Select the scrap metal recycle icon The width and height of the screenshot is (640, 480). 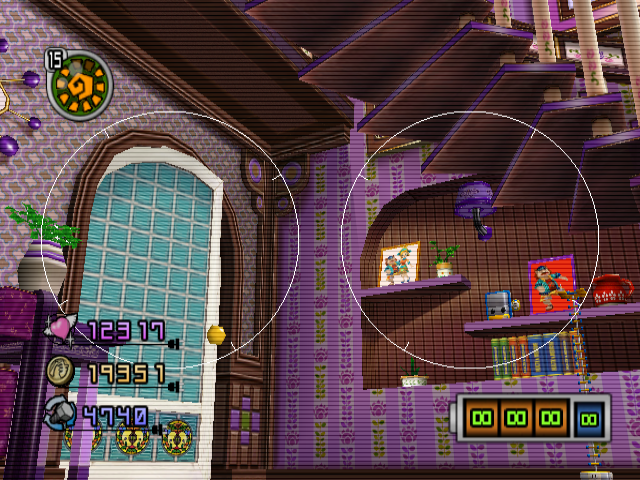60,411
